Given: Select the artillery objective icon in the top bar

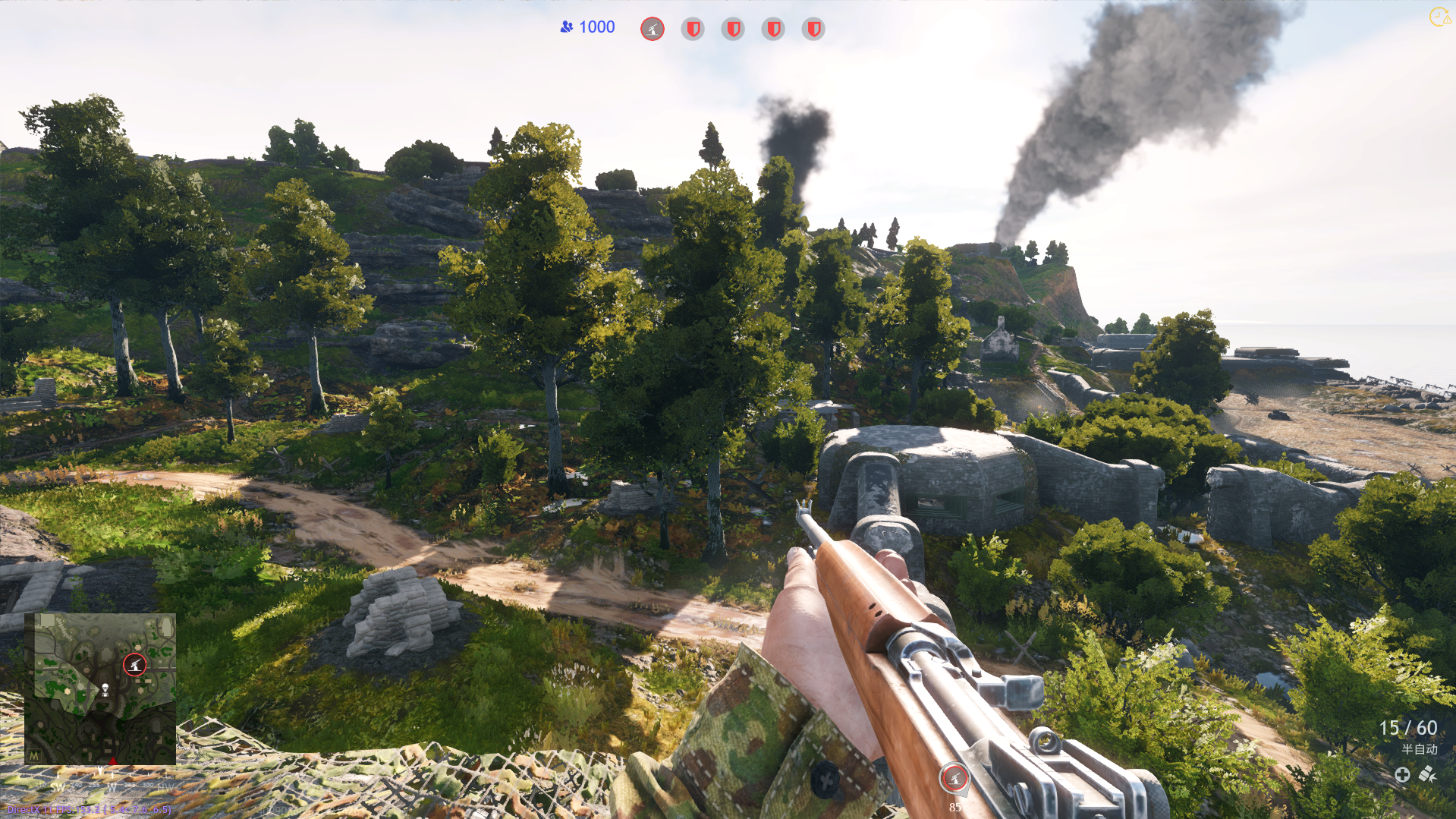Looking at the screenshot, I should coord(653,29).
